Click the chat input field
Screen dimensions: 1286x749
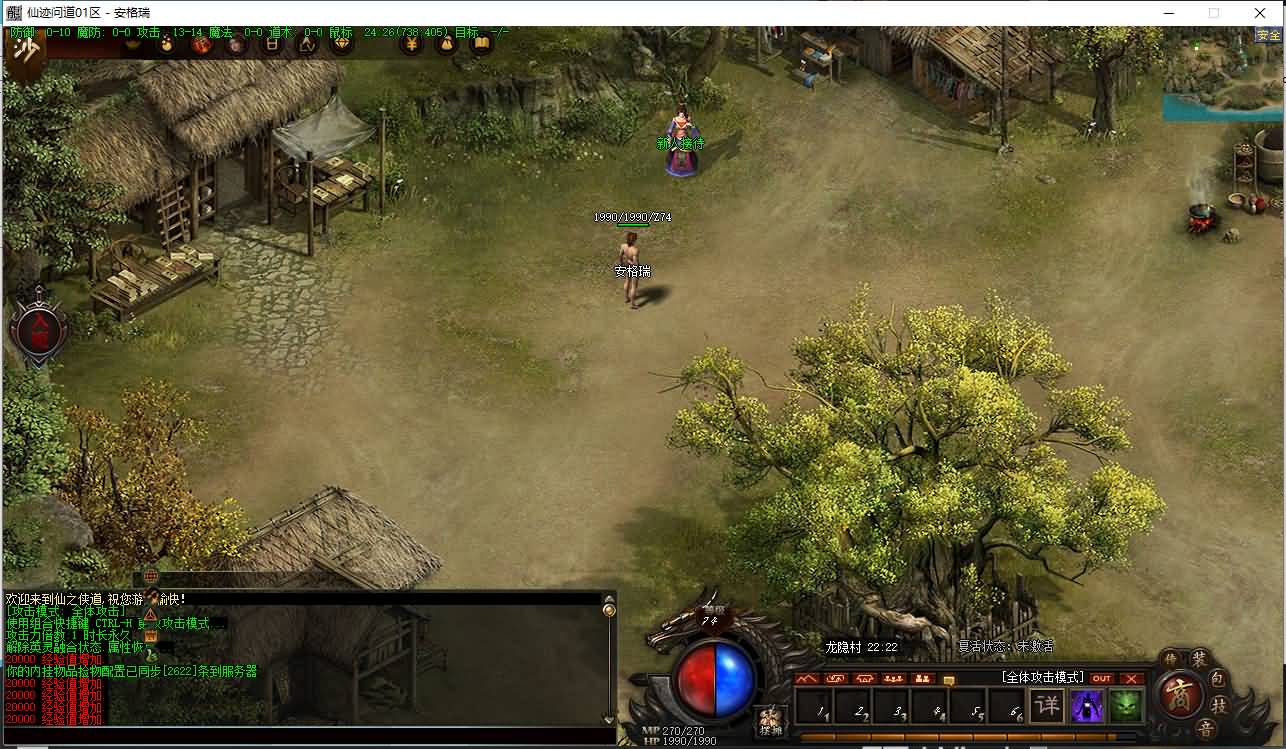[300, 735]
